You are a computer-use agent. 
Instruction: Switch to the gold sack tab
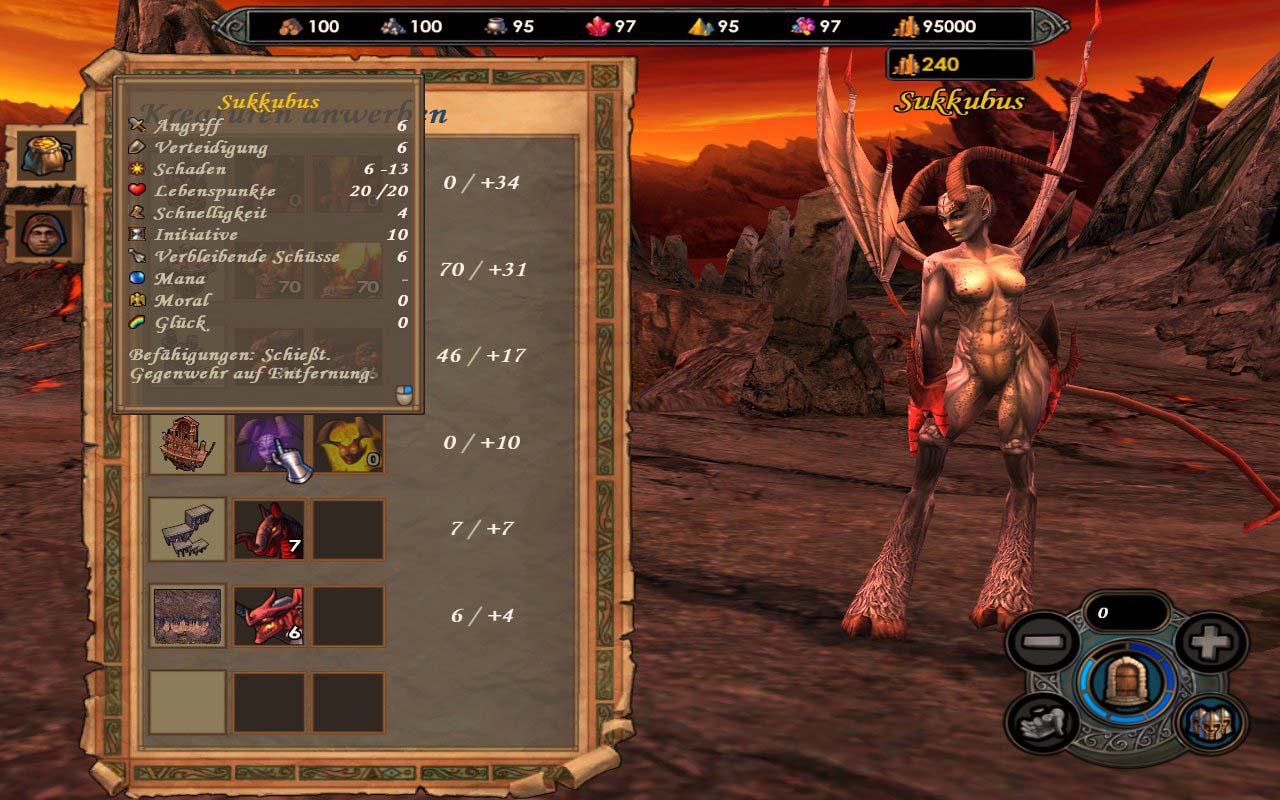pyautogui.click(x=46, y=155)
